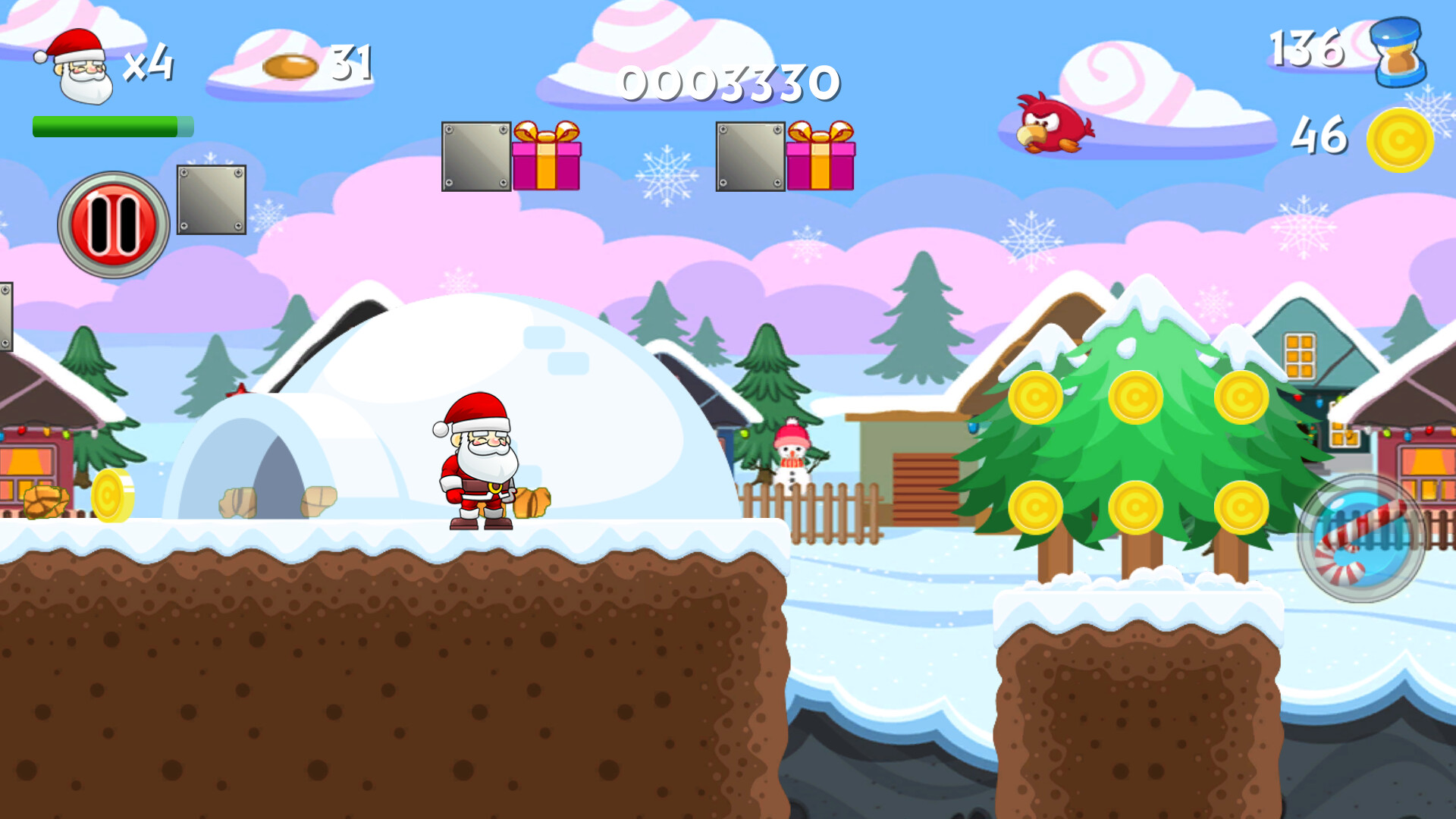This screenshot has height=819, width=1456.
Task: Click the pause button
Action: 112,221
